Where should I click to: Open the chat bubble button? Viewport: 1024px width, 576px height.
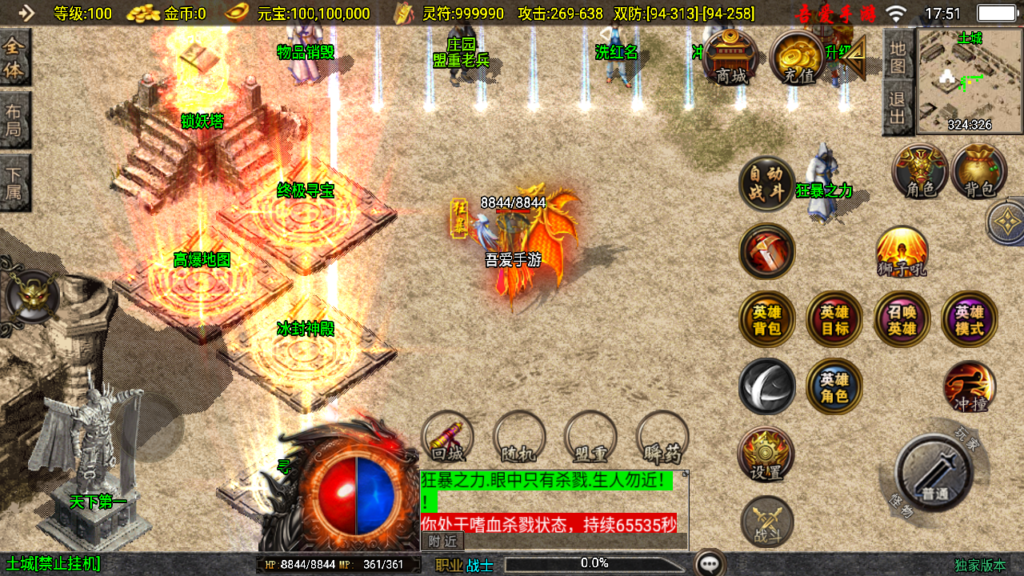tap(710, 563)
